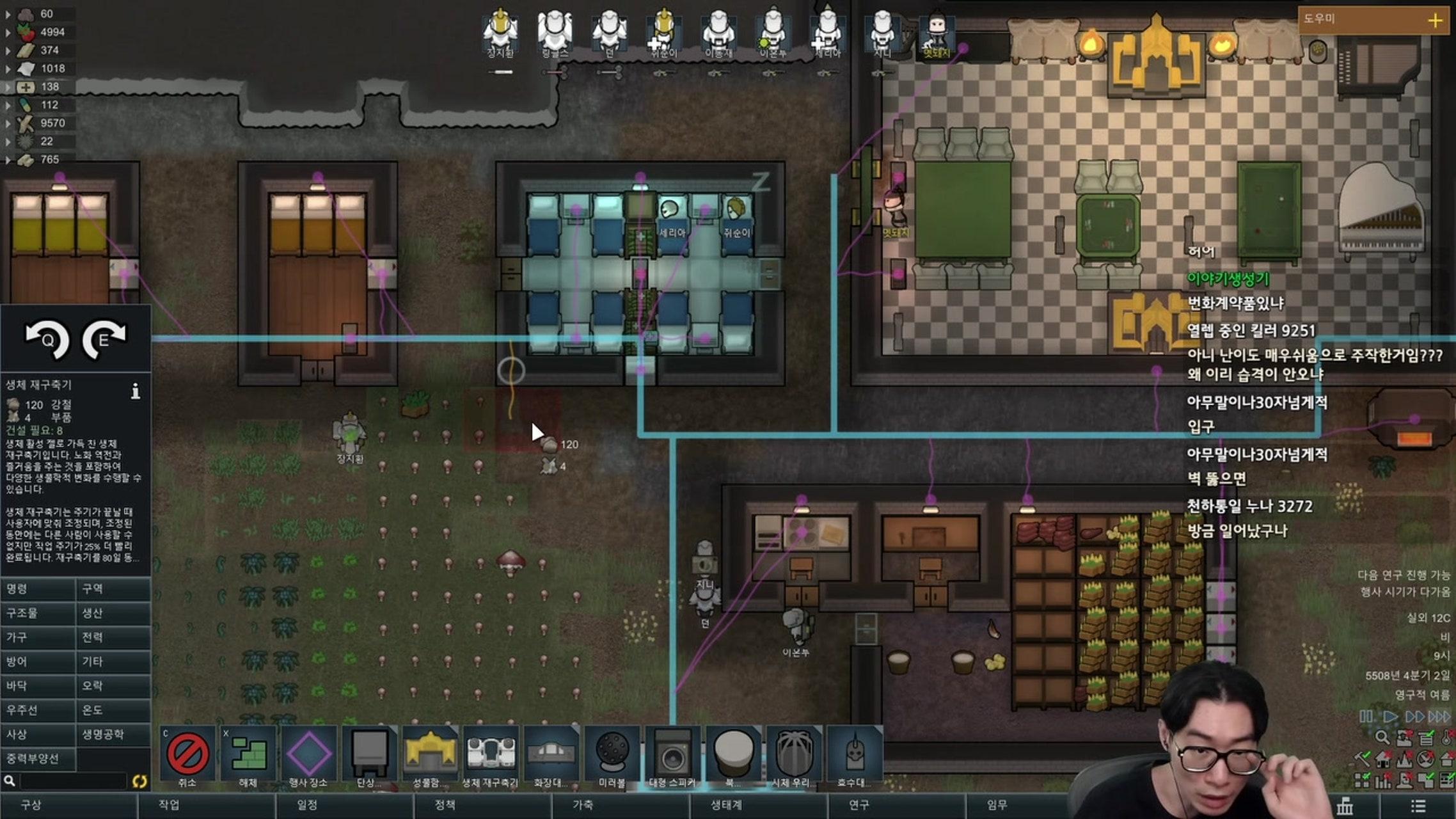Choose the 행사 장소 ritual spot

tap(309, 756)
